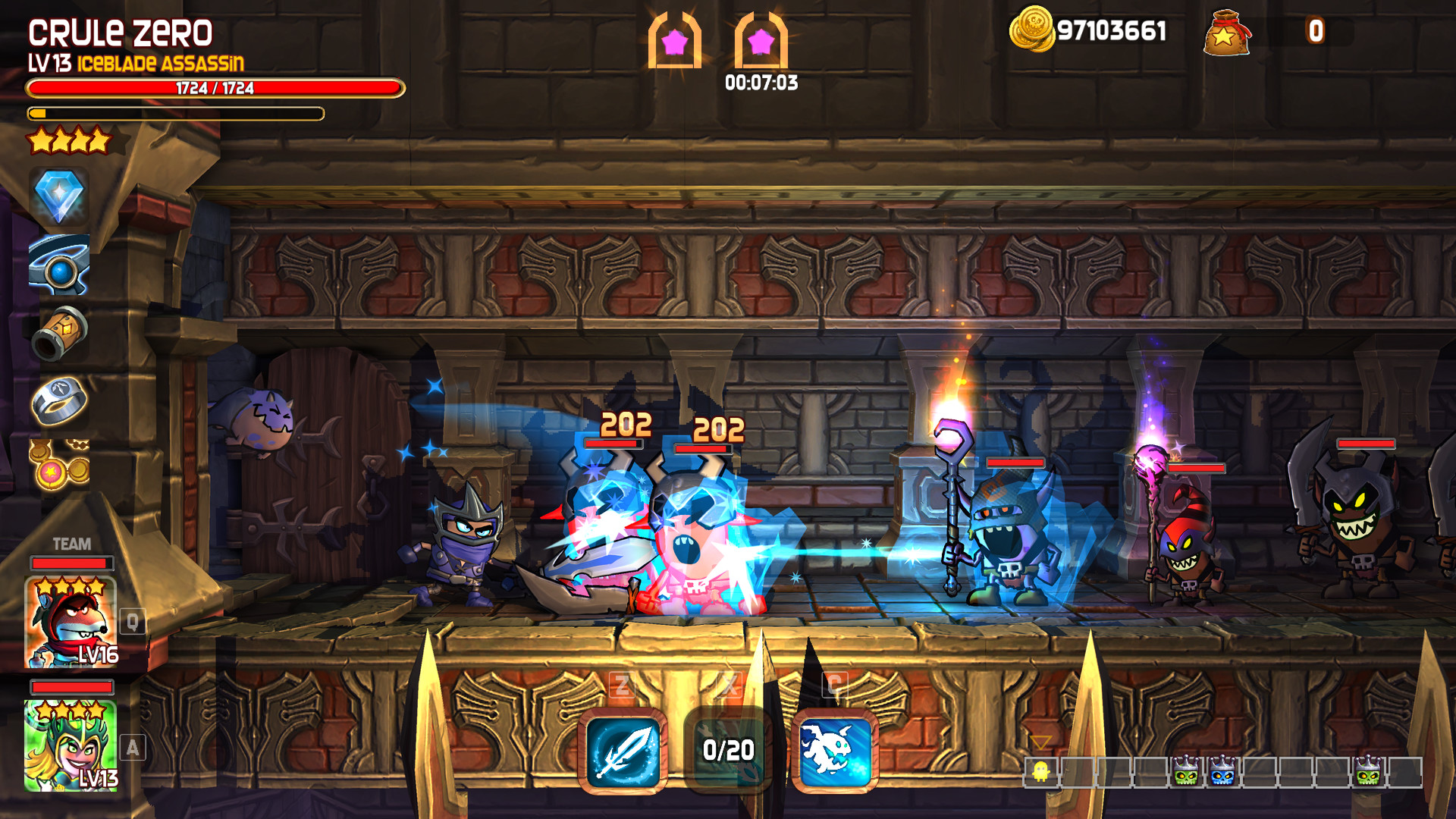Click the right pink portal gate

point(761,42)
